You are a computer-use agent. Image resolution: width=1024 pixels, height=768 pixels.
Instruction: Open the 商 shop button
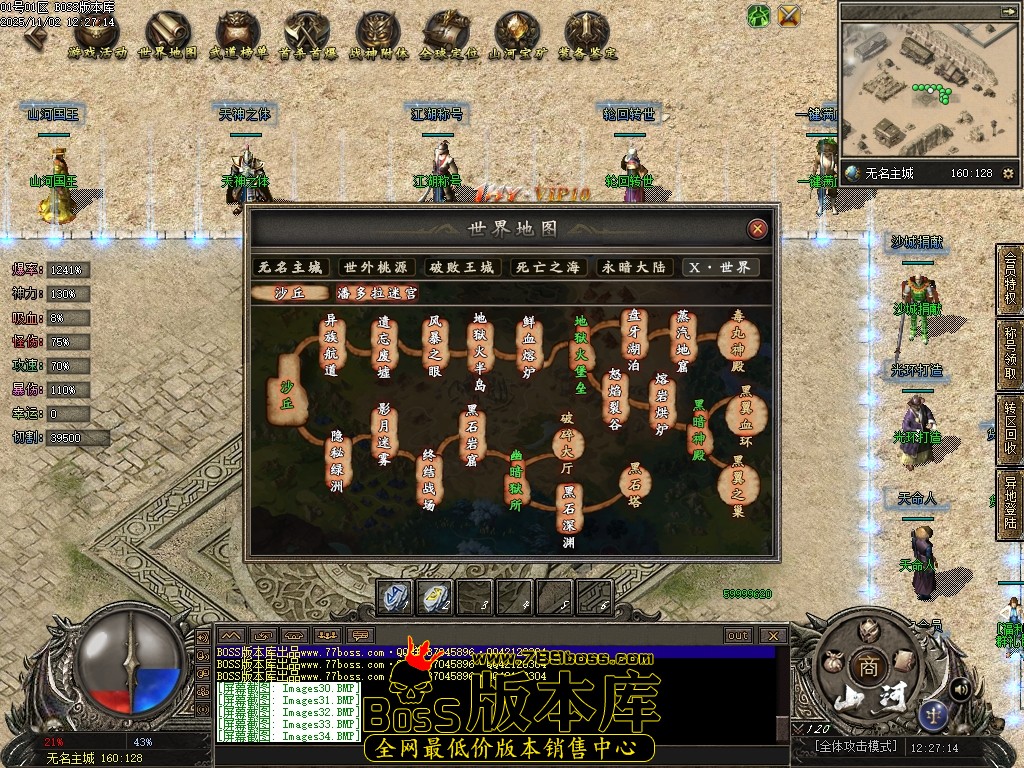864,667
